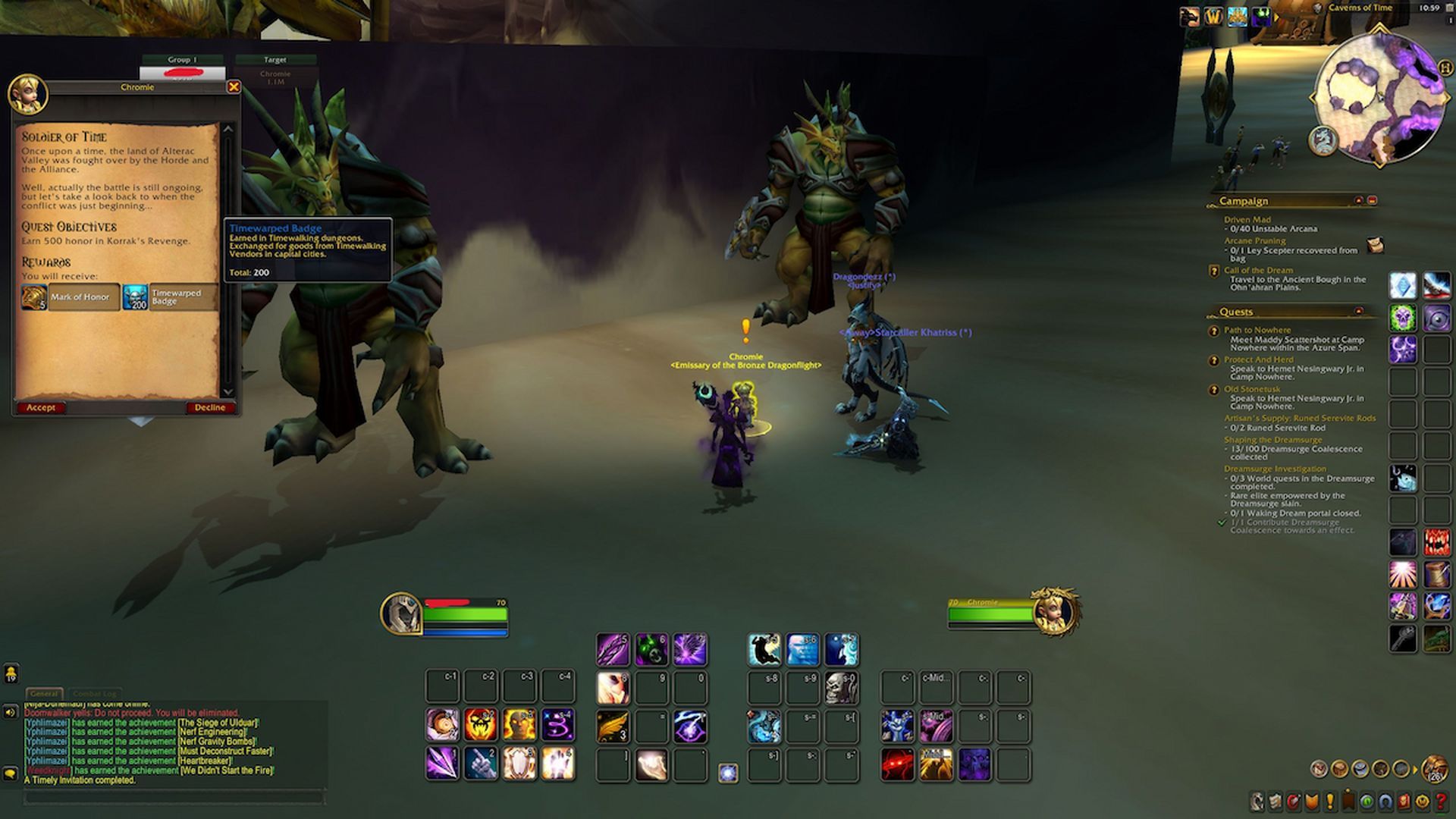Select the Shaping the Dreamsurge quest
The width and height of the screenshot is (1456, 819).
[x=1272, y=440]
